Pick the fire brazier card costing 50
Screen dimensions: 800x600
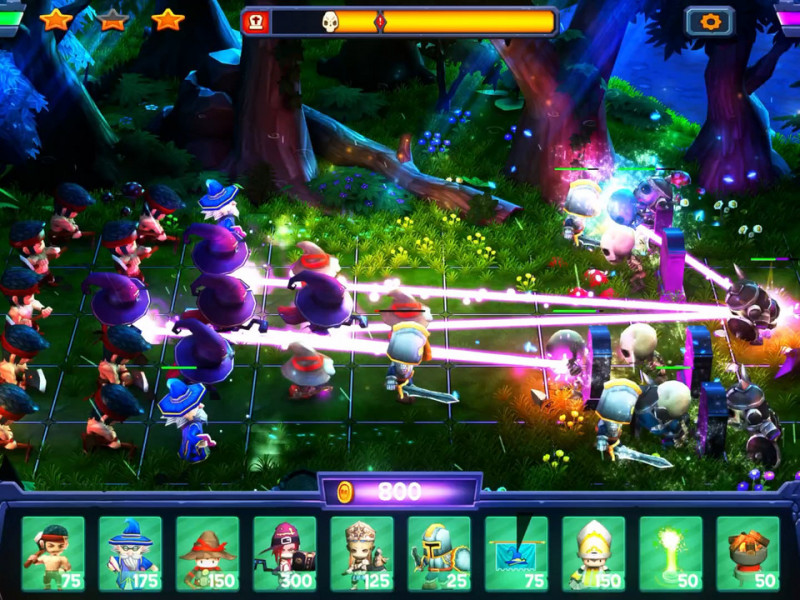pos(748,553)
